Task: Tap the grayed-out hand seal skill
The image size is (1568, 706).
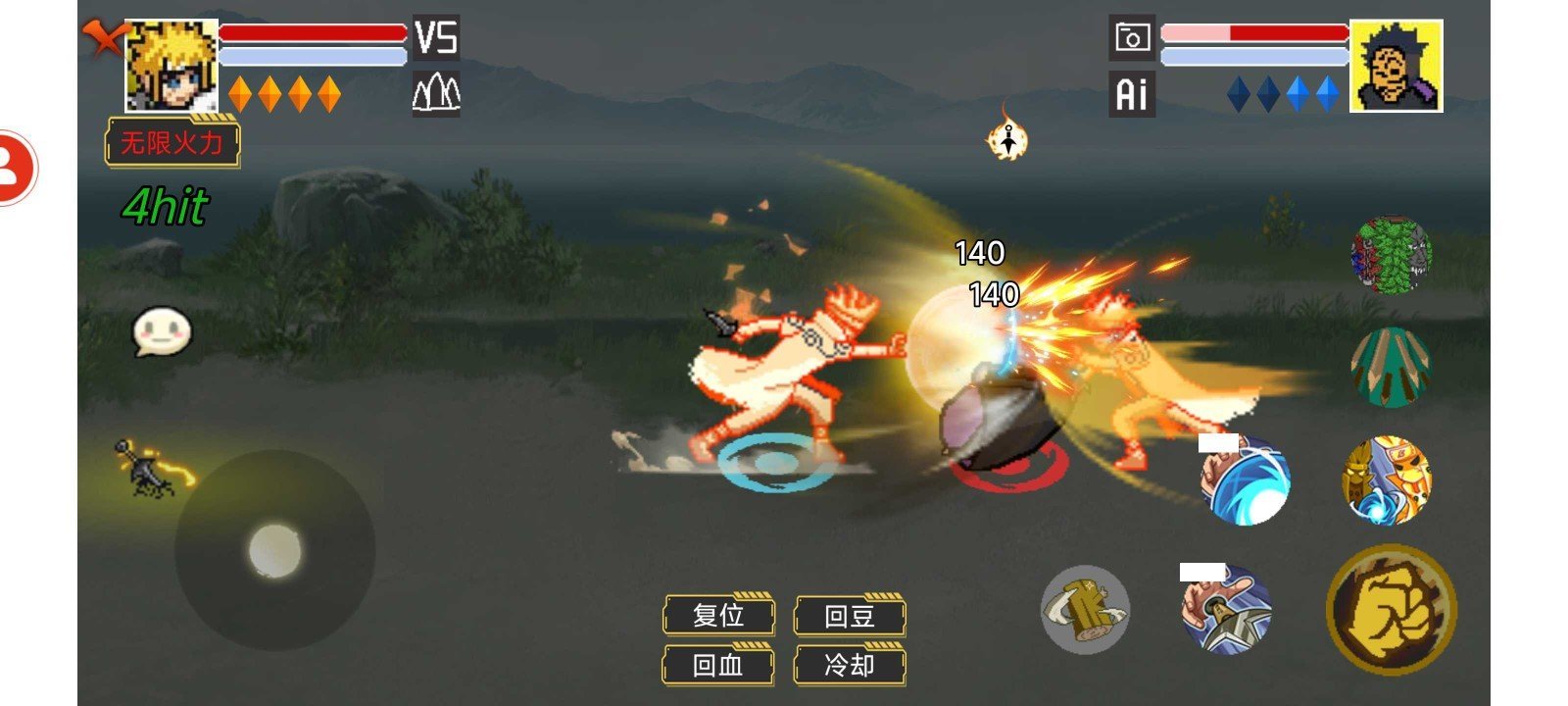Action: coord(1088,610)
